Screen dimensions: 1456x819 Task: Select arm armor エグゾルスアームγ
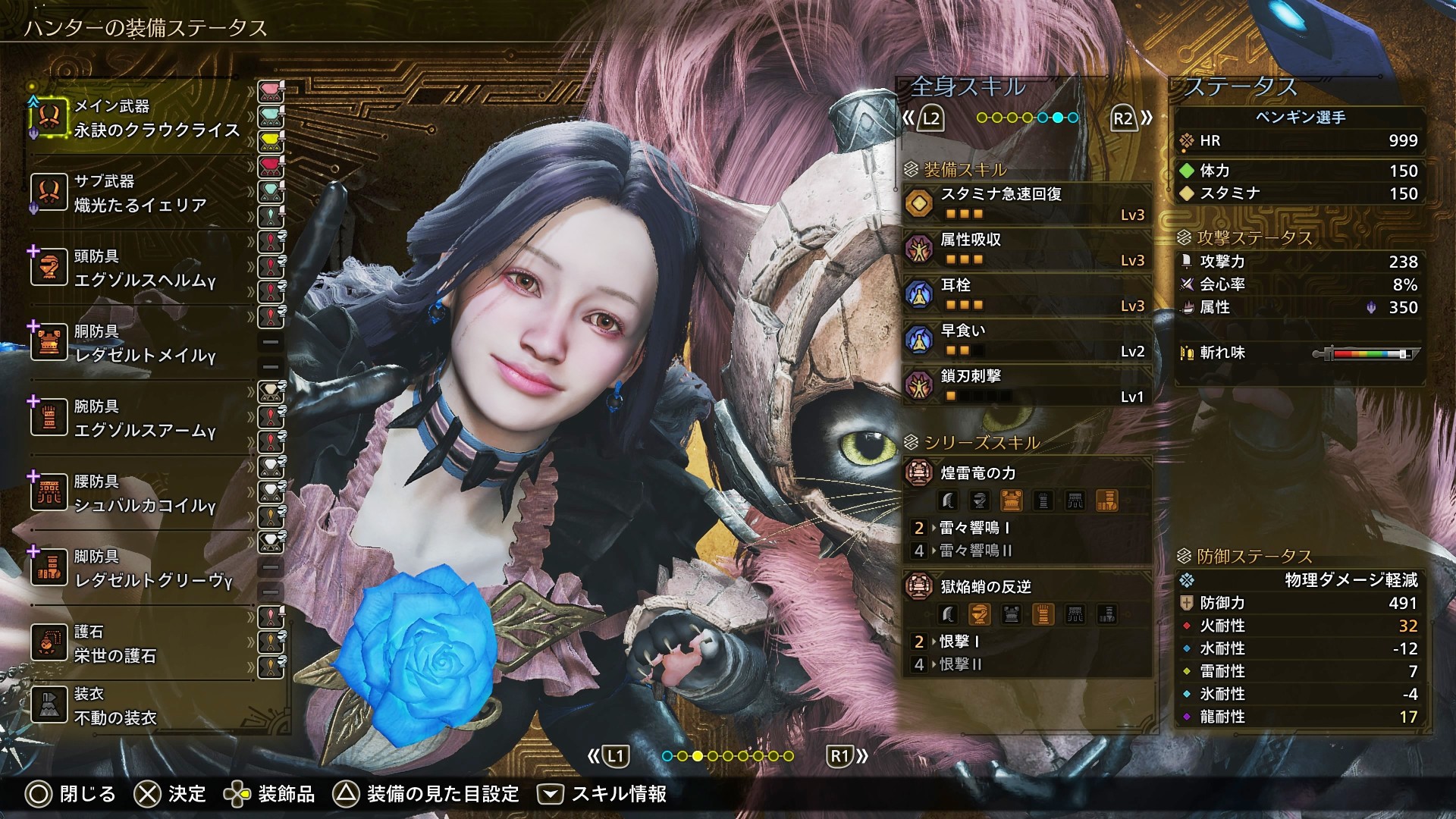144,419
